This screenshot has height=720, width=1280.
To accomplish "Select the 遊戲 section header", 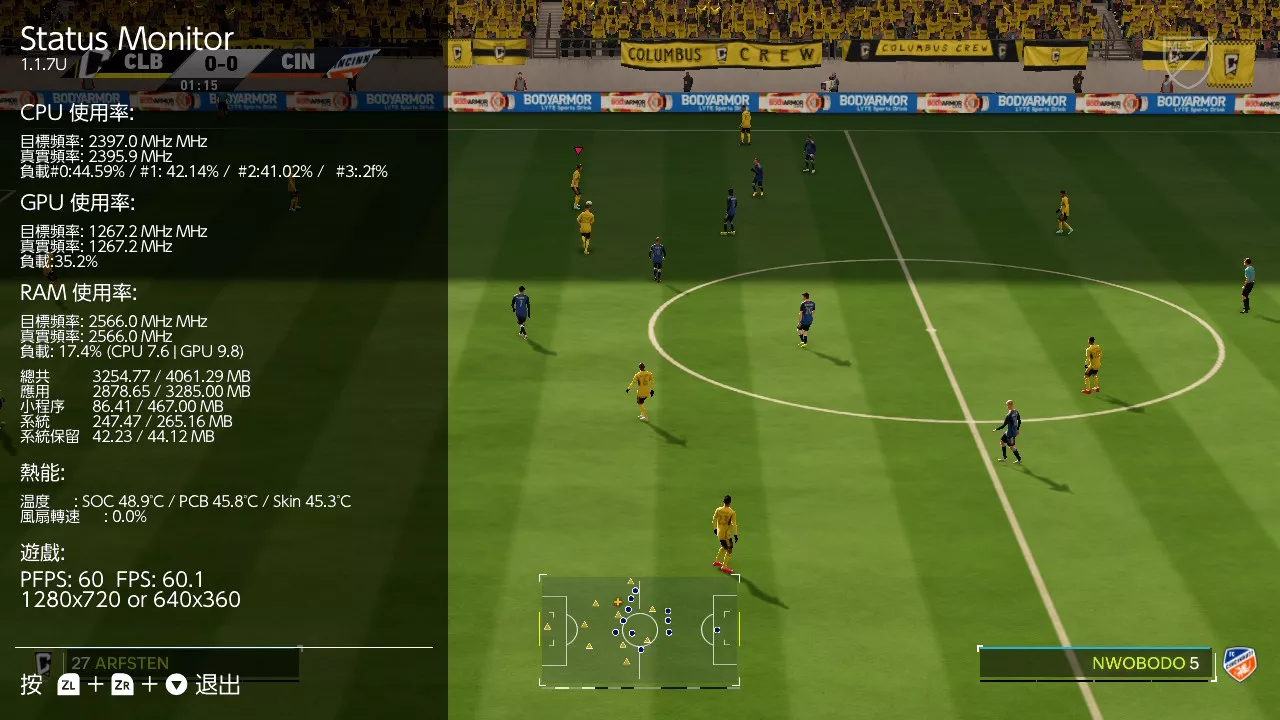I will coord(41,552).
